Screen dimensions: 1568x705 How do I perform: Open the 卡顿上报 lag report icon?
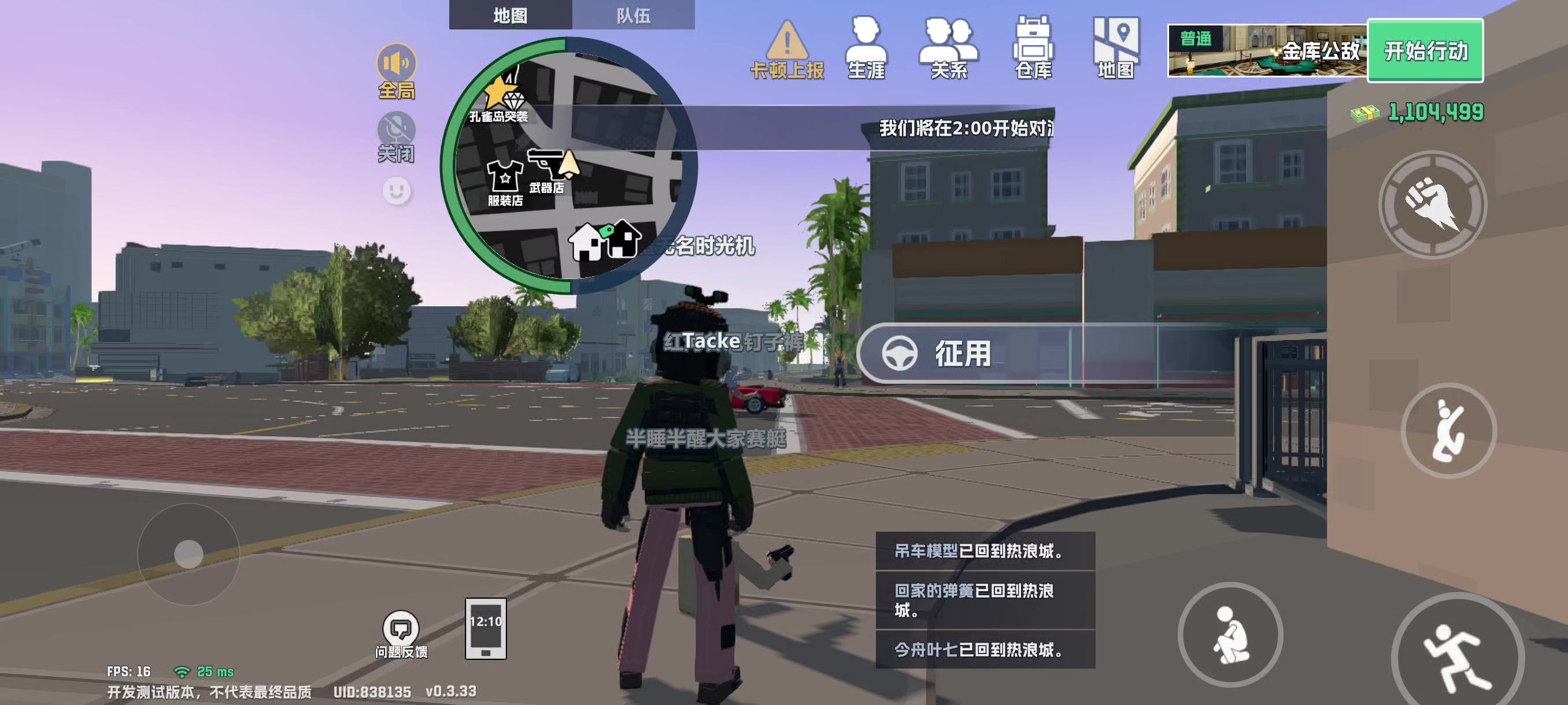tap(788, 43)
